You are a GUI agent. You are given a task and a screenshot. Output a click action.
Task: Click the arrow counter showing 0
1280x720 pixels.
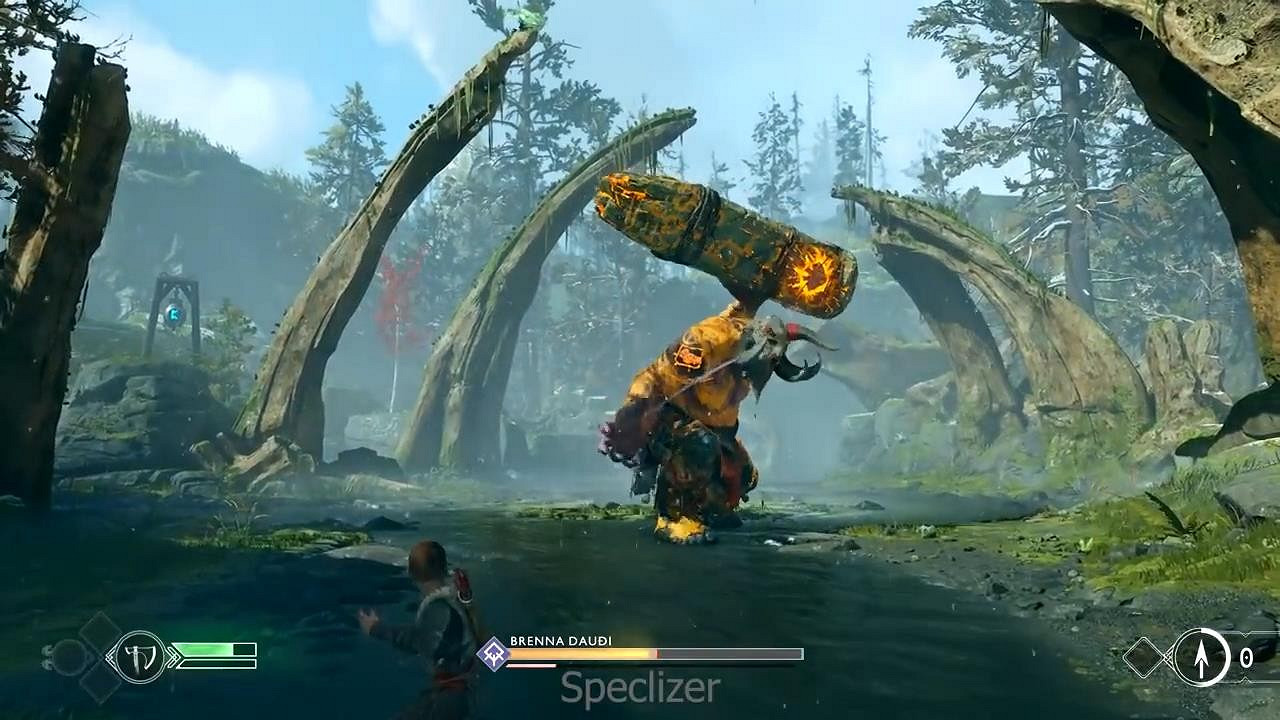click(x=1246, y=657)
